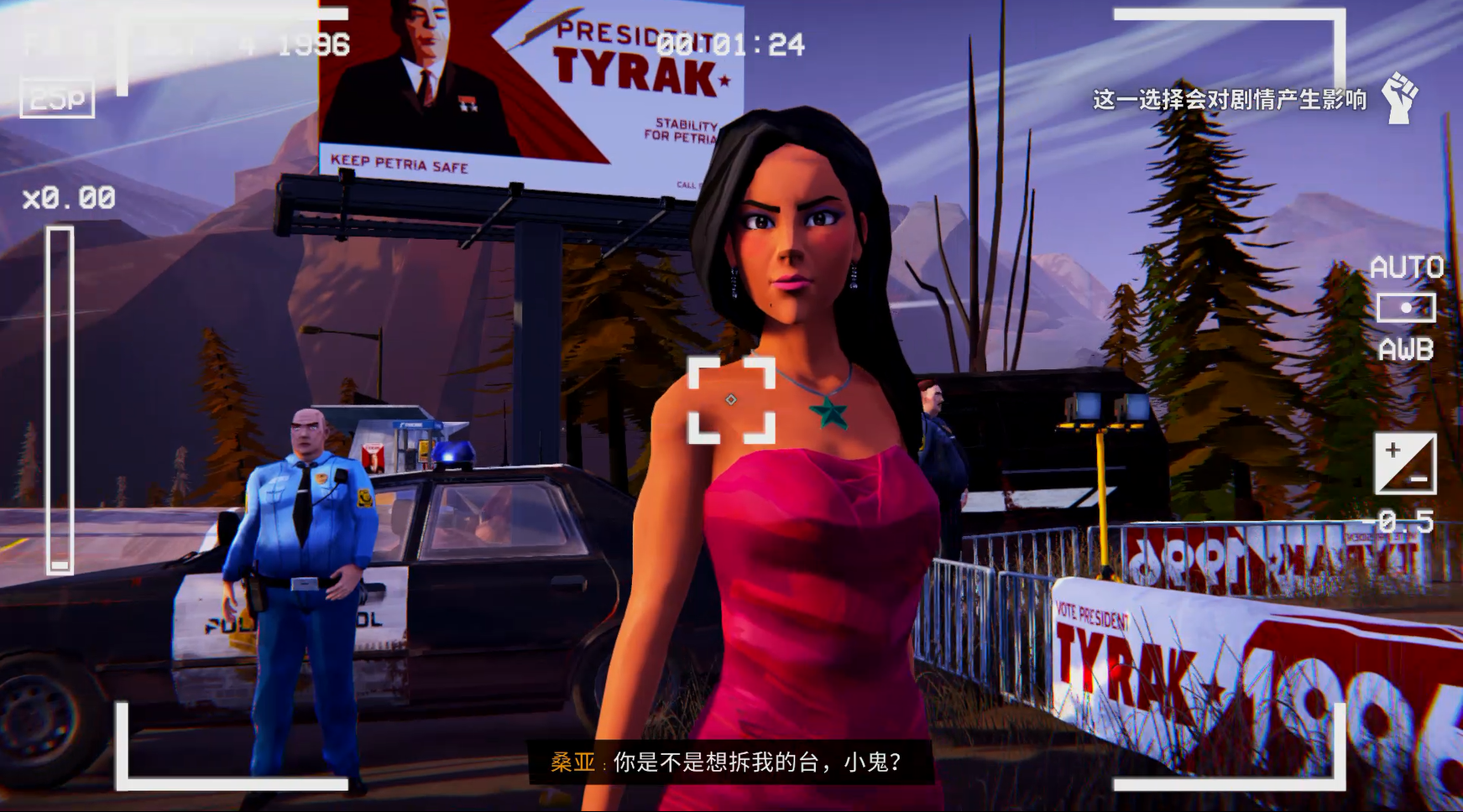Click the exposure compensation plus-minus icon
The height and width of the screenshot is (812, 1463).
[1404, 463]
